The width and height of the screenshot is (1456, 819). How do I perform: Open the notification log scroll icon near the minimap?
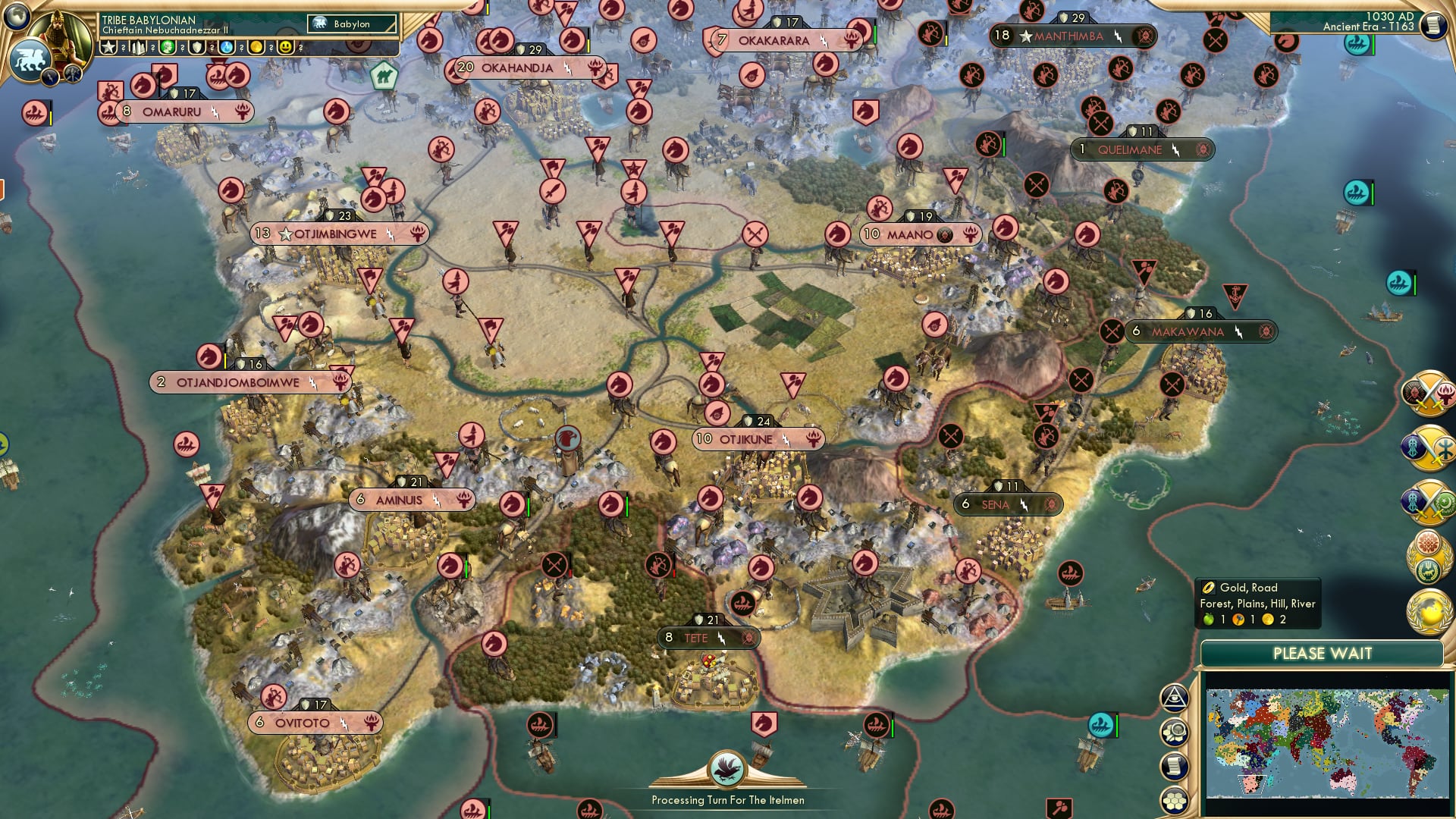tap(1174, 766)
